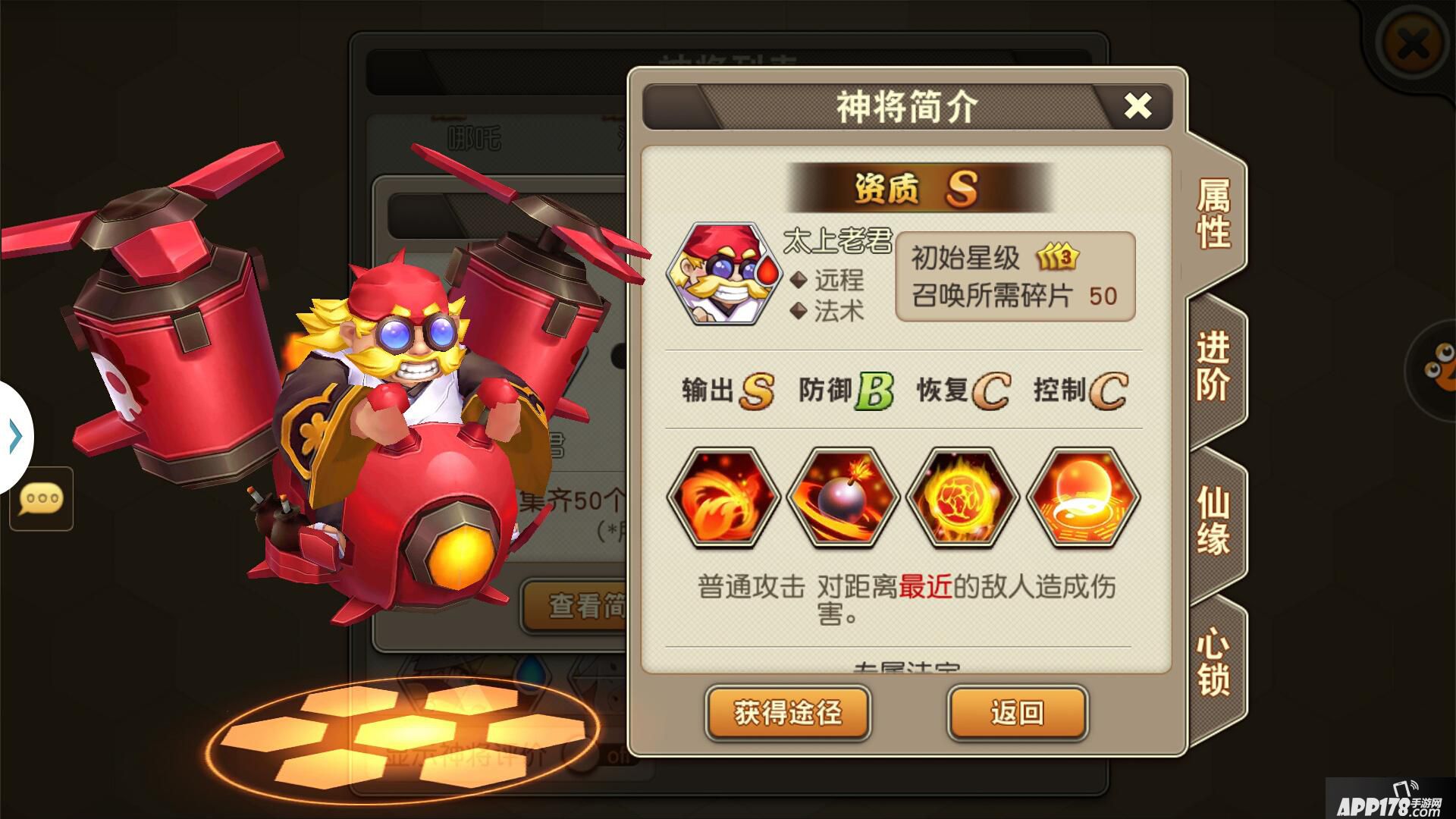View the flaming fireball skill icon
Image resolution: width=1456 pixels, height=819 pixels.
coord(963,498)
